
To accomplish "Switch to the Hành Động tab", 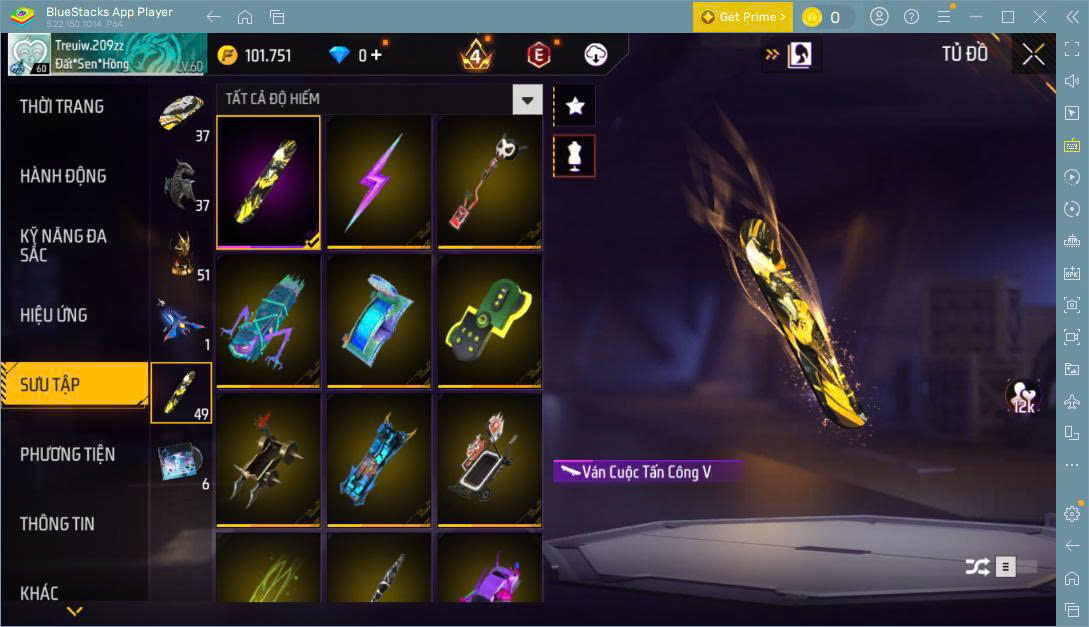I will click(63, 176).
